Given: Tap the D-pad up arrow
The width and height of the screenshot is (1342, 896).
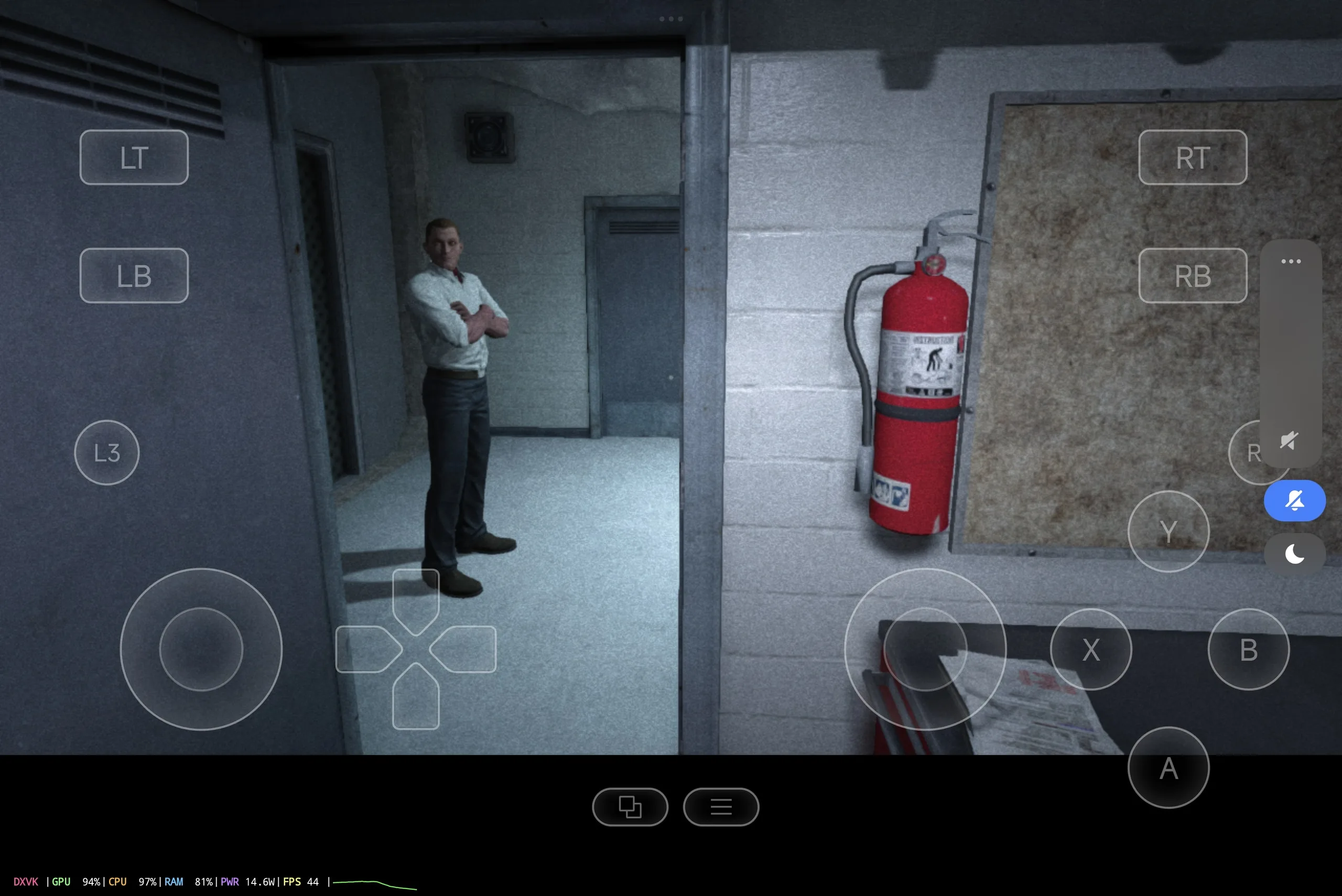Looking at the screenshot, I should [416, 597].
